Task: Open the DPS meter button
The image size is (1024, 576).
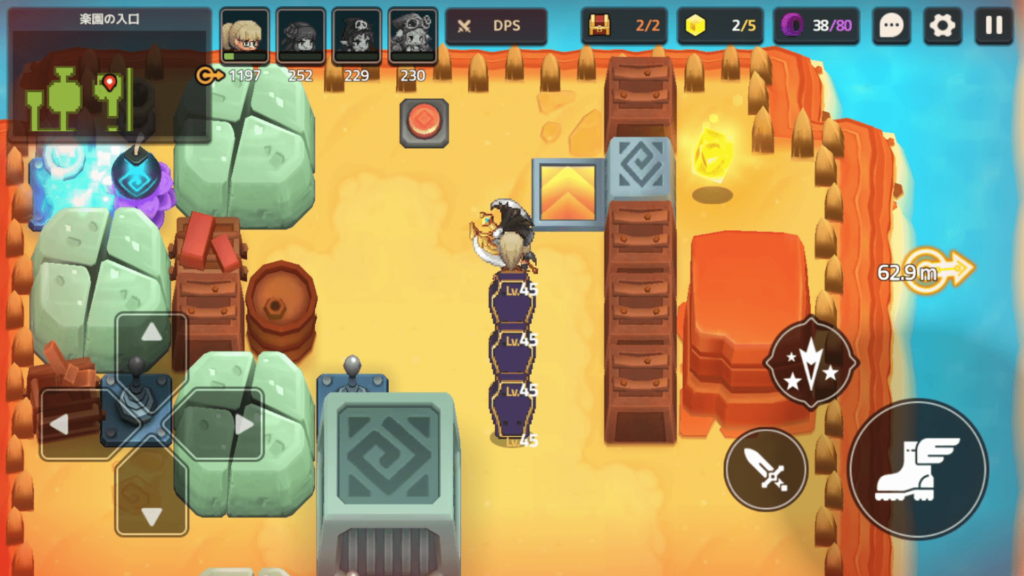Action: 496,26
